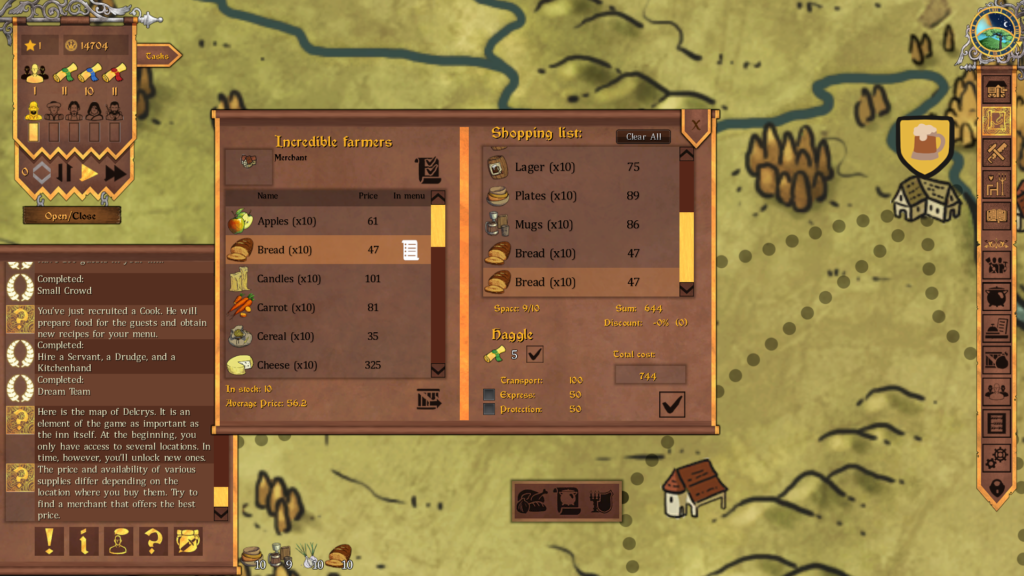The height and width of the screenshot is (576, 1024).
Task: Clear all shopping list items
Action: pos(643,137)
